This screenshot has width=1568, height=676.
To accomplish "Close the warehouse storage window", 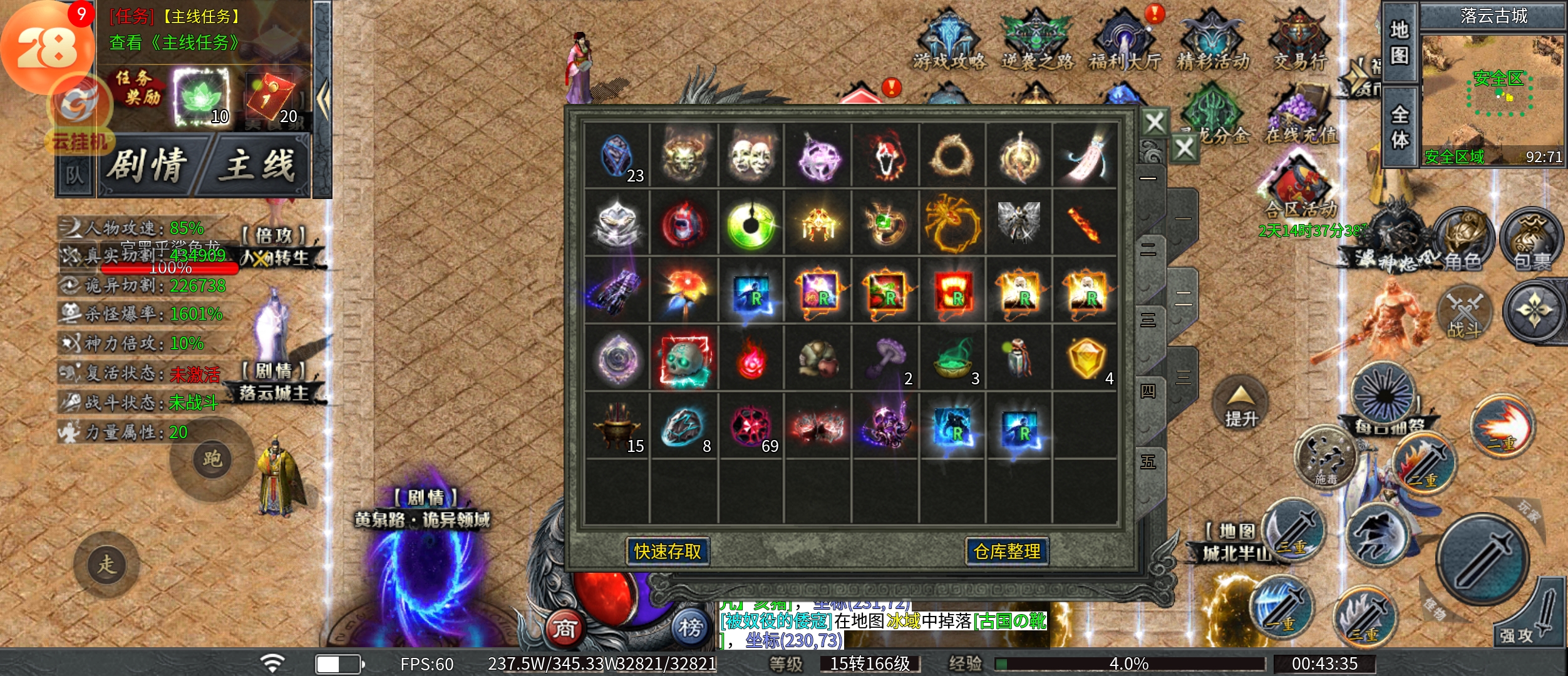I will tap(1154, 123).
